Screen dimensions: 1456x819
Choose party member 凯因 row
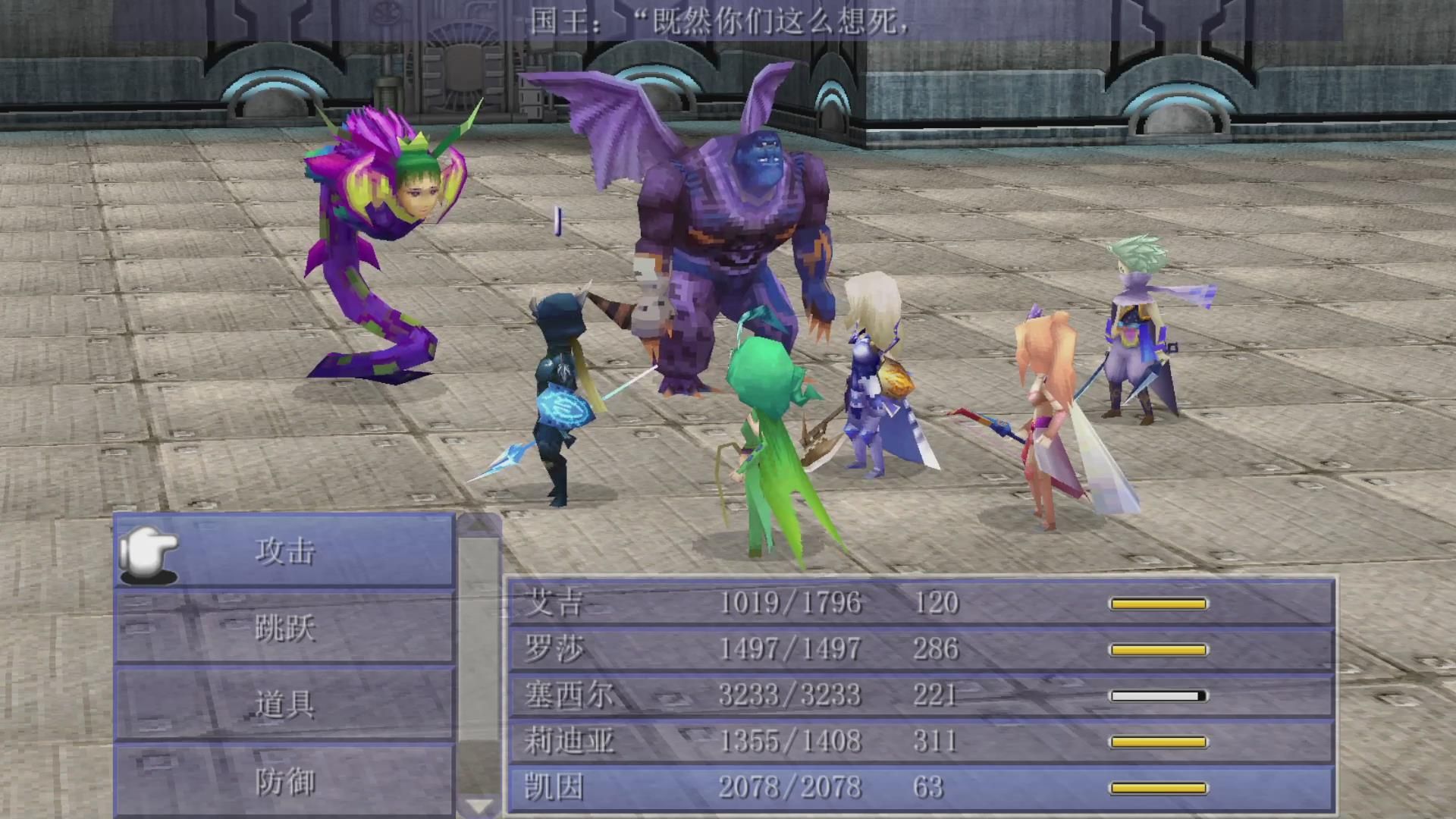tap(920, 788)
